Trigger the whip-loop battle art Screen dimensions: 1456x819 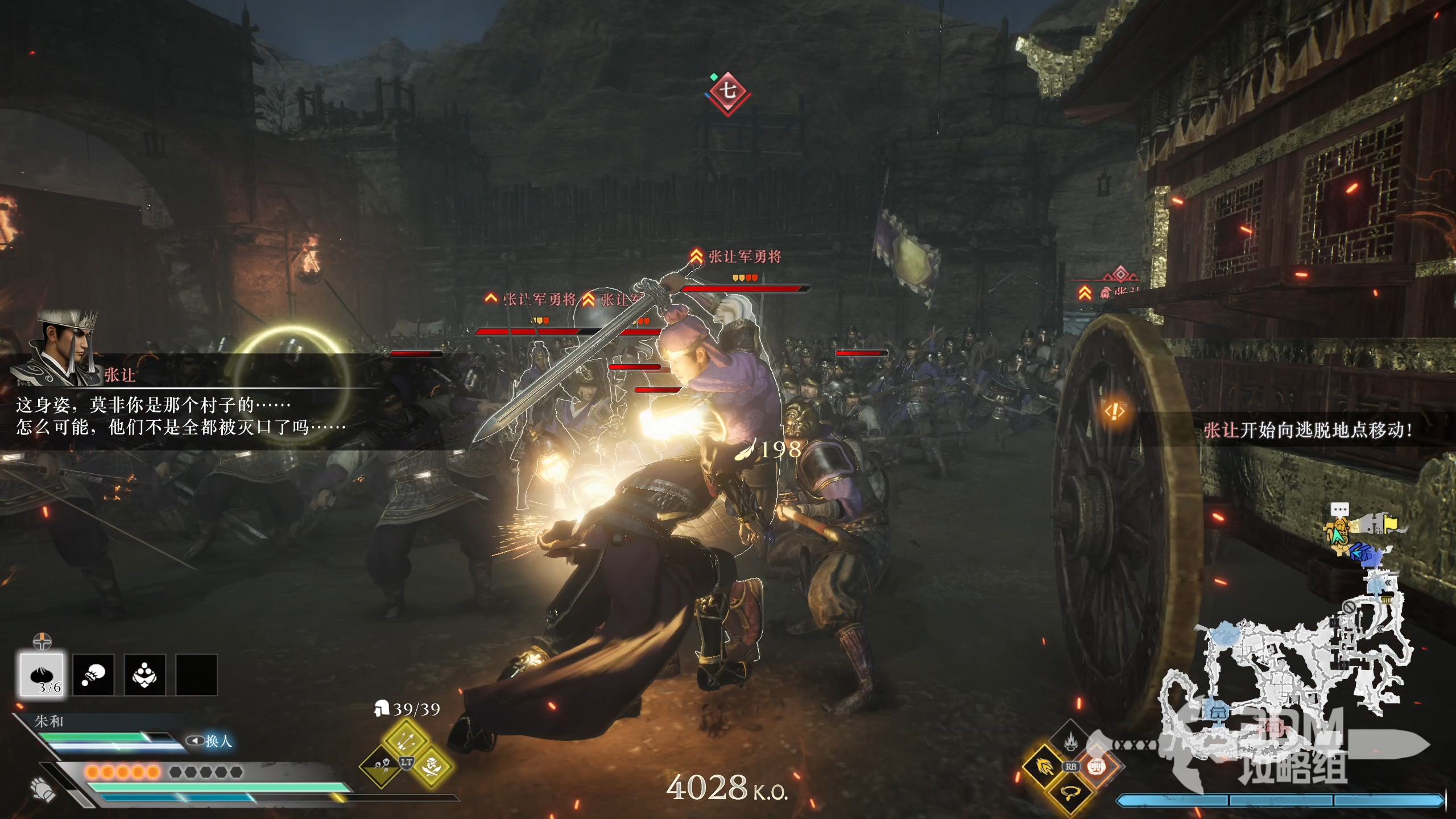[1070, 792]
